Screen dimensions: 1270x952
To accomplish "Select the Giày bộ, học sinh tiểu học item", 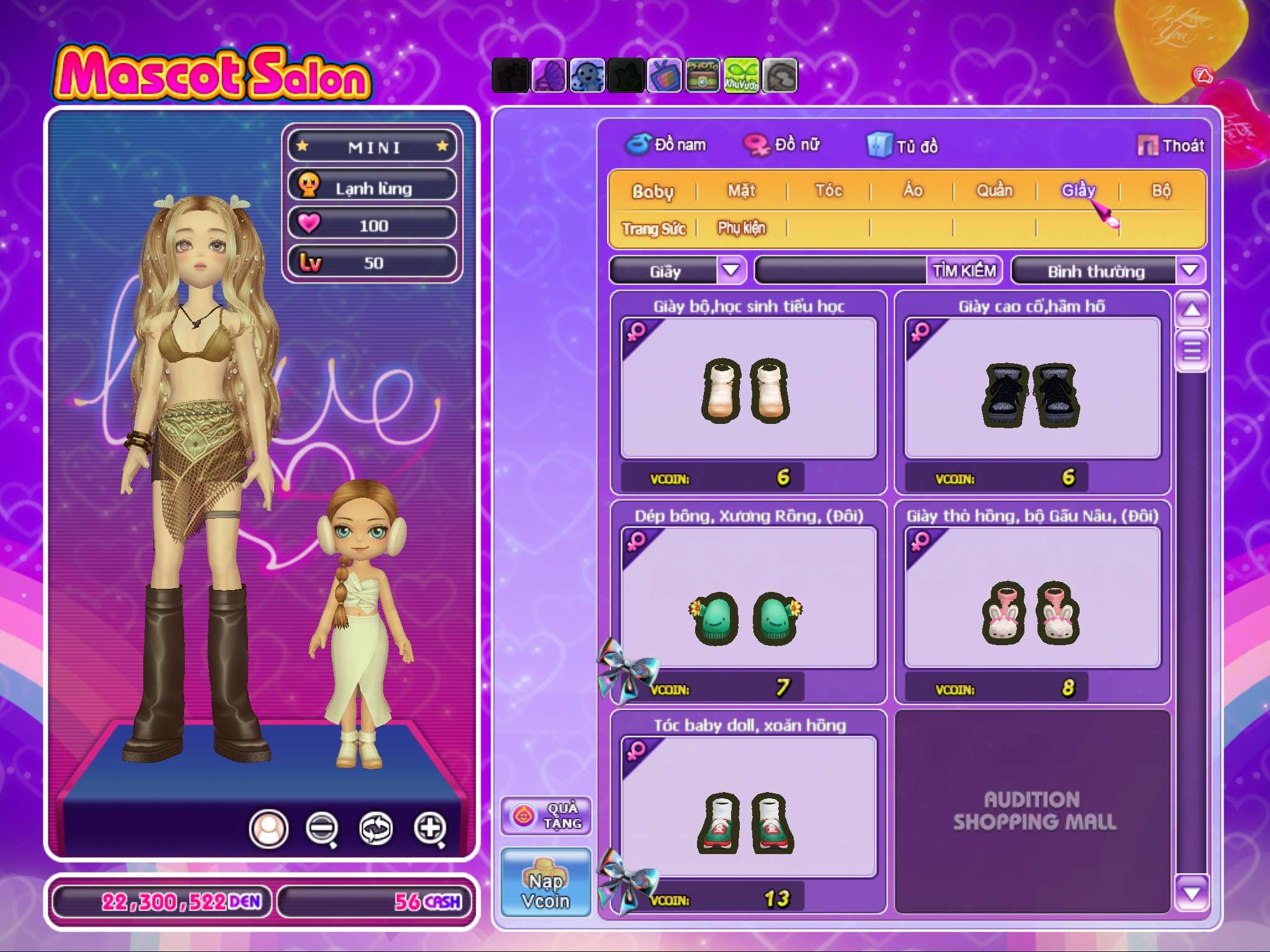I will (748, 389).
